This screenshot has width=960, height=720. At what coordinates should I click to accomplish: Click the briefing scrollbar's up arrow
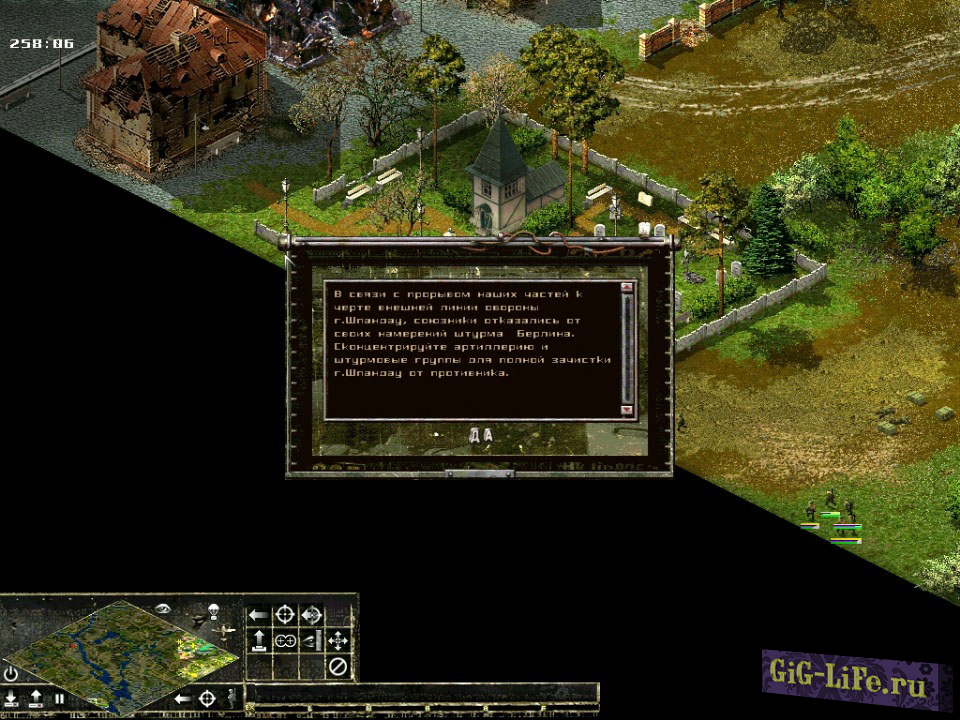pyautogui.click(x=627, y=288)
